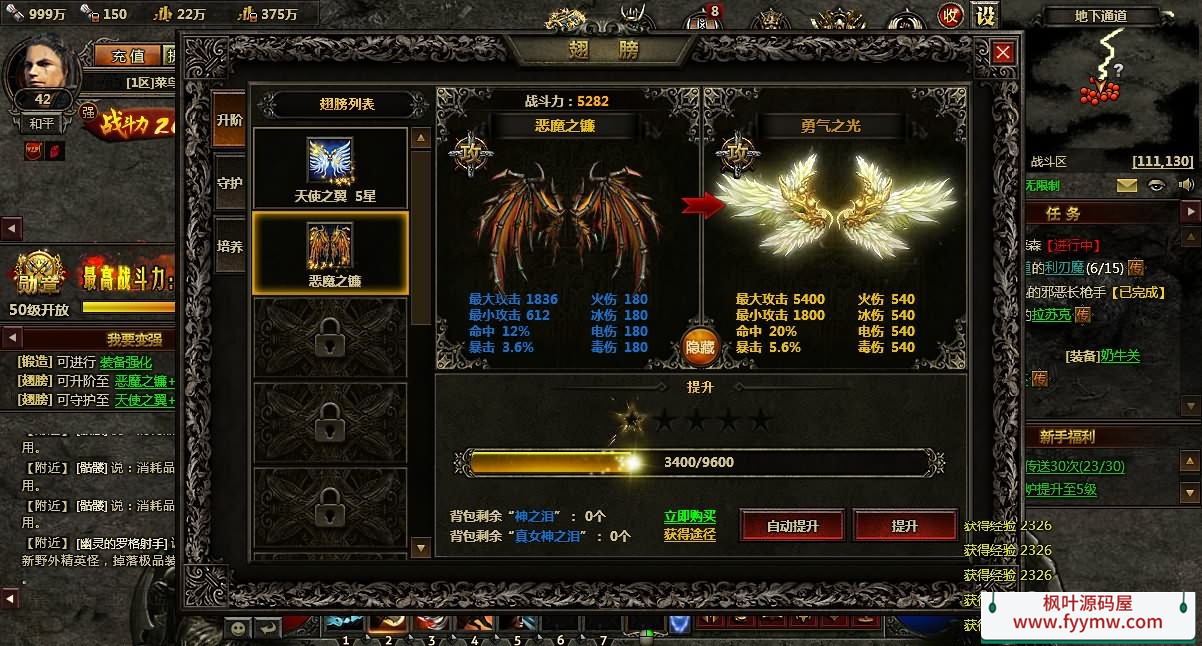Select the 培养 tab
1202x646 pixels.
coord(229,246)
